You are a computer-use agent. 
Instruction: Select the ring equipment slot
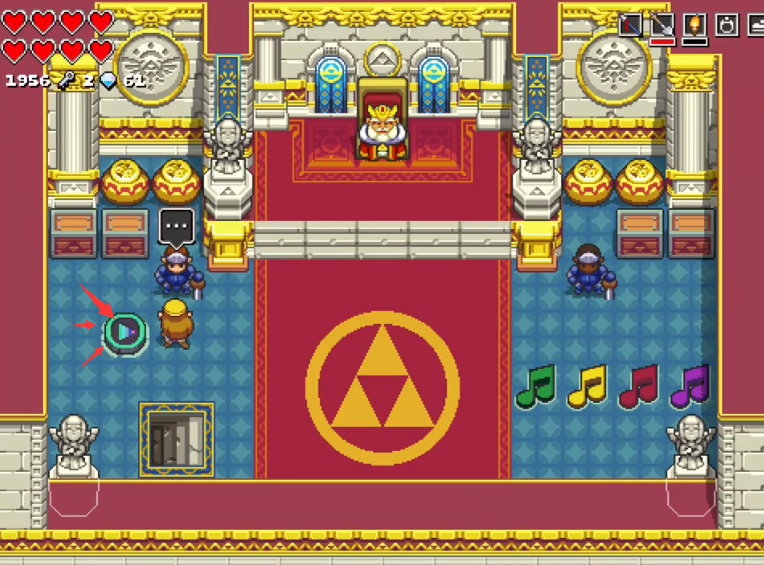pyautogui.click(x=727, y=24)
